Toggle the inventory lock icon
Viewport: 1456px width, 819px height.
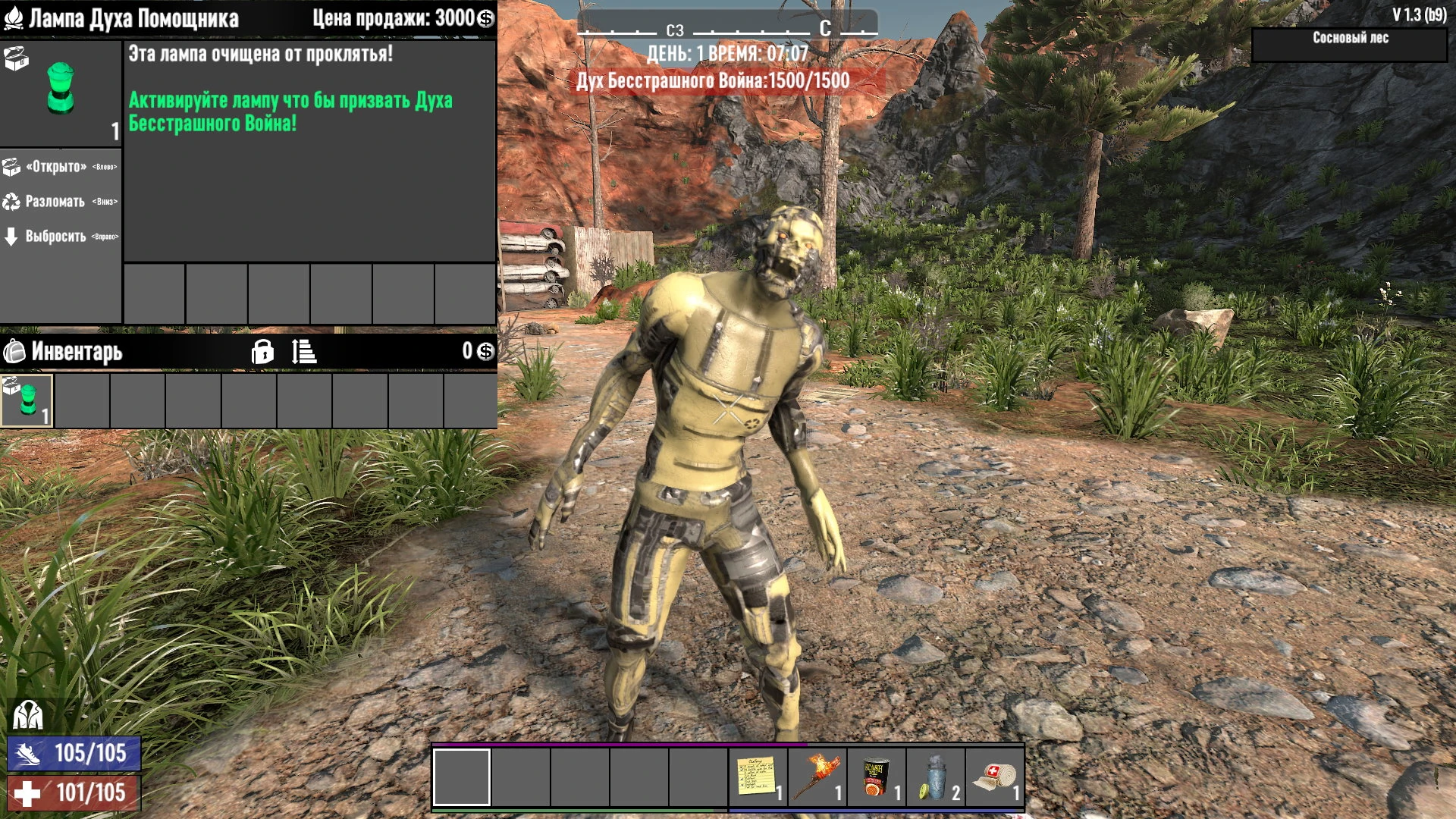pyautogui.click(x=262, y=352)
